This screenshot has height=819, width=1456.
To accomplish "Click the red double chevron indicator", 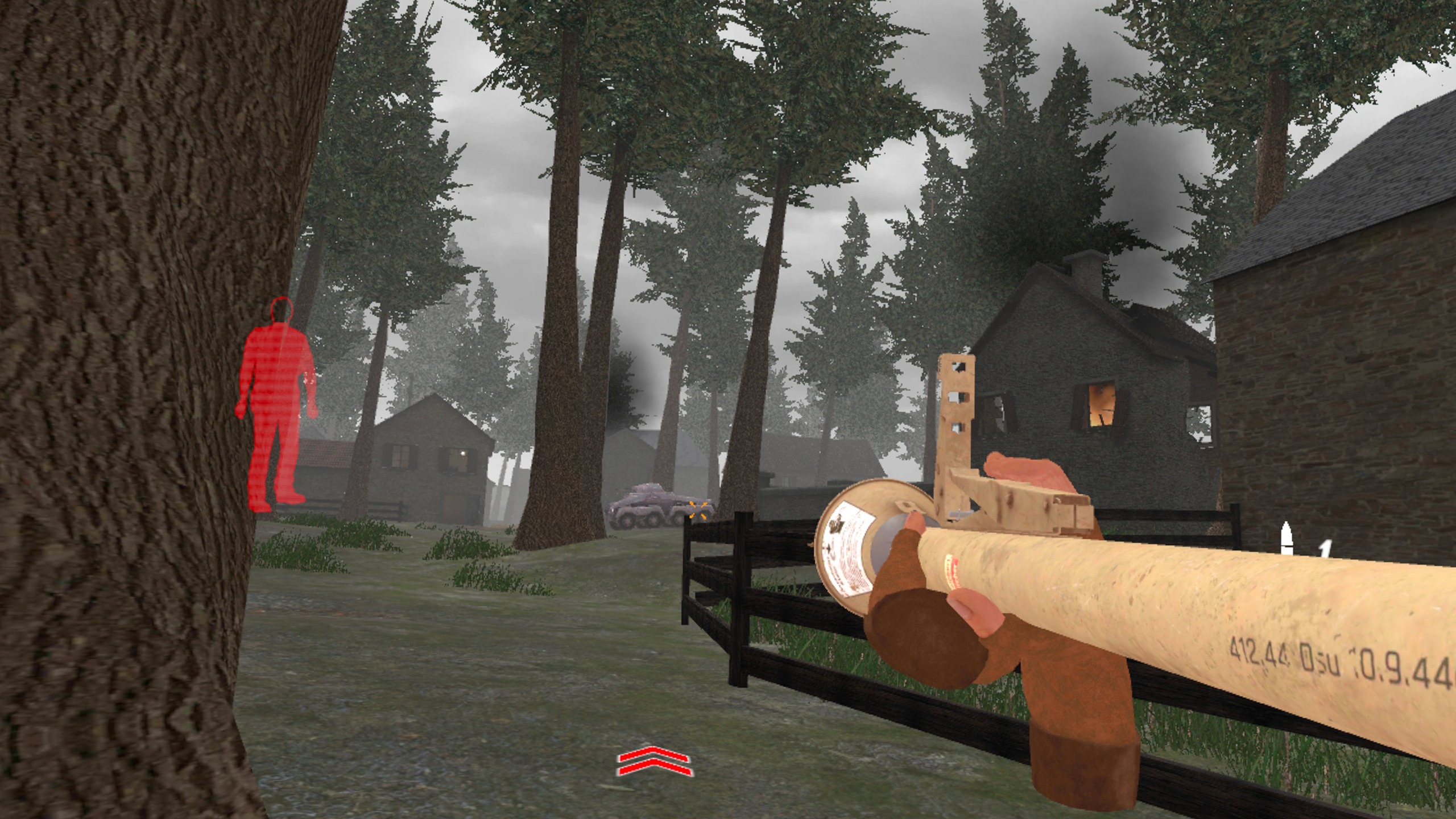I will [x=654, y=762].
